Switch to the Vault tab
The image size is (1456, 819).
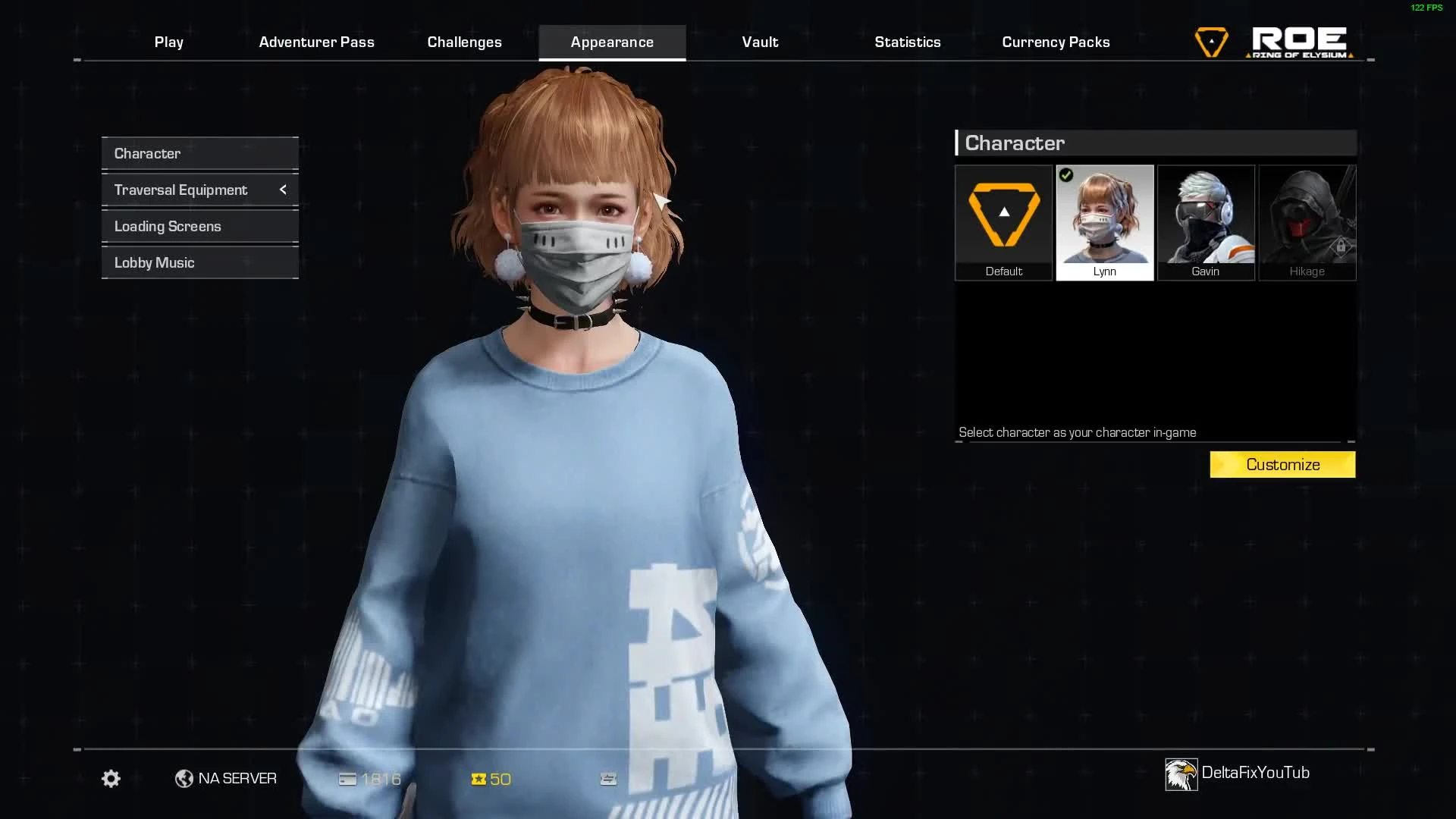pos(759,42)
